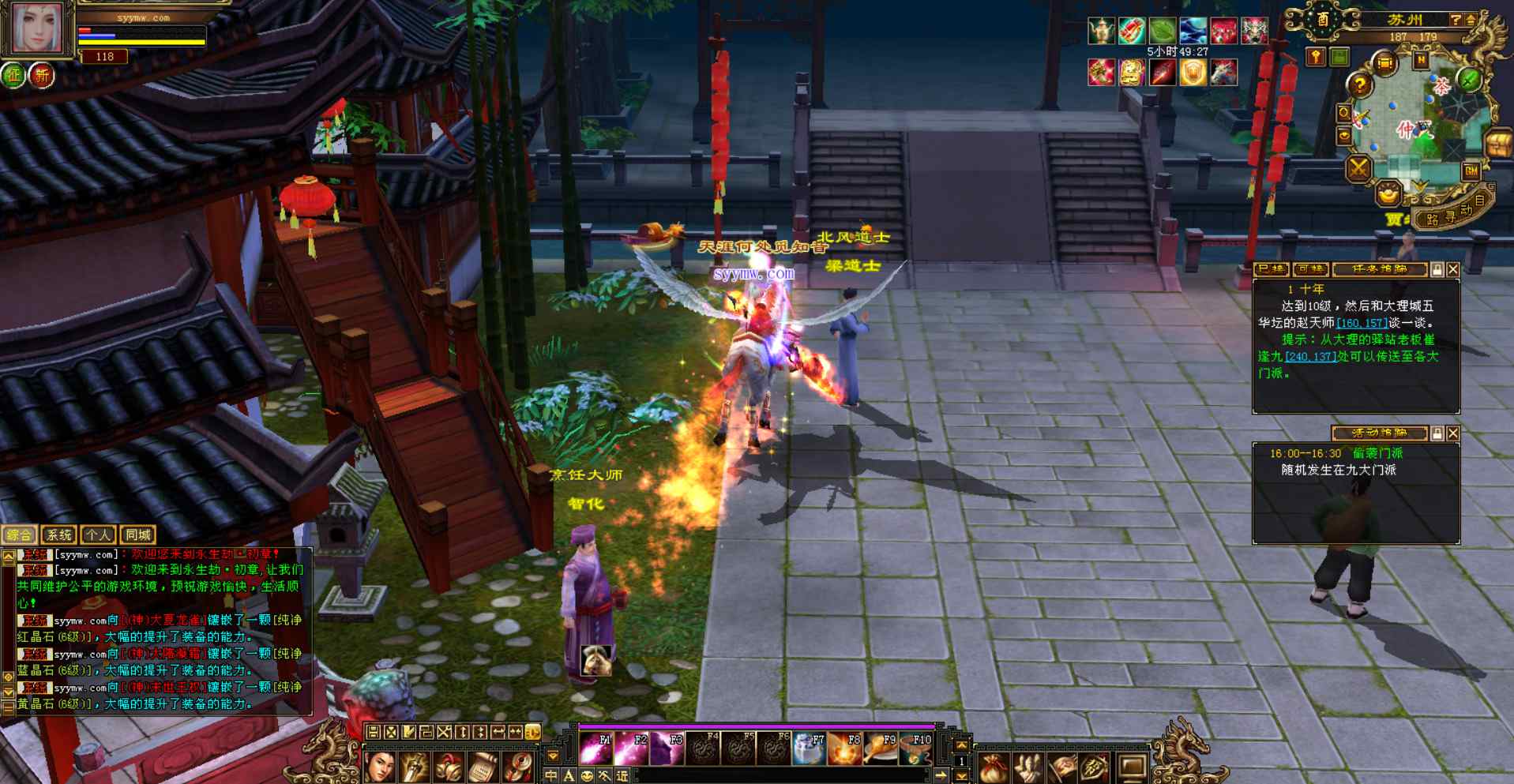Viewport: 1514px width, 784px height.
Task: Use the fire skill on F8
Action: click(x=844, y=749)
